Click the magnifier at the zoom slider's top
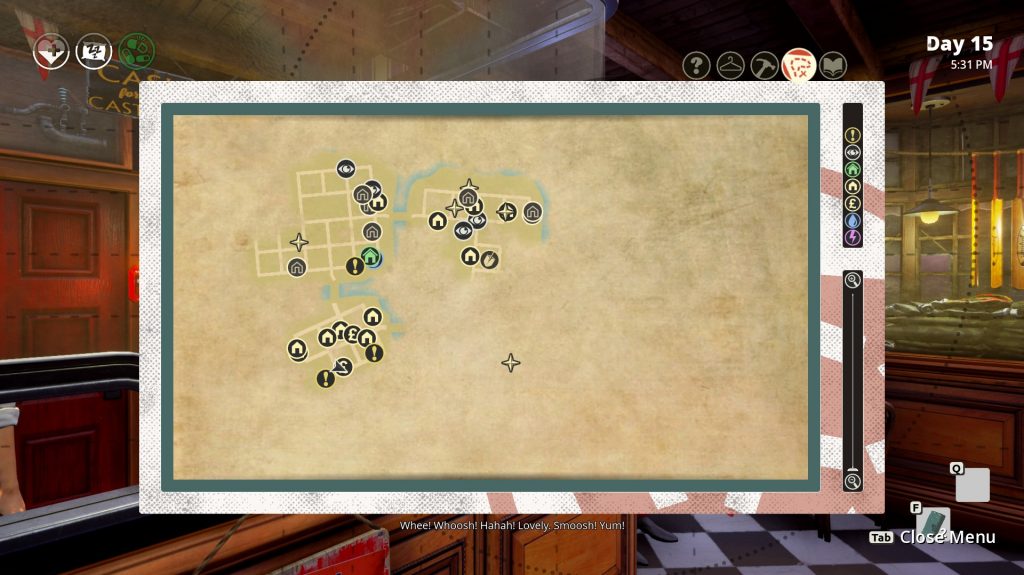Viewport: 1024px width, 575px height. (x=852, y=281)
